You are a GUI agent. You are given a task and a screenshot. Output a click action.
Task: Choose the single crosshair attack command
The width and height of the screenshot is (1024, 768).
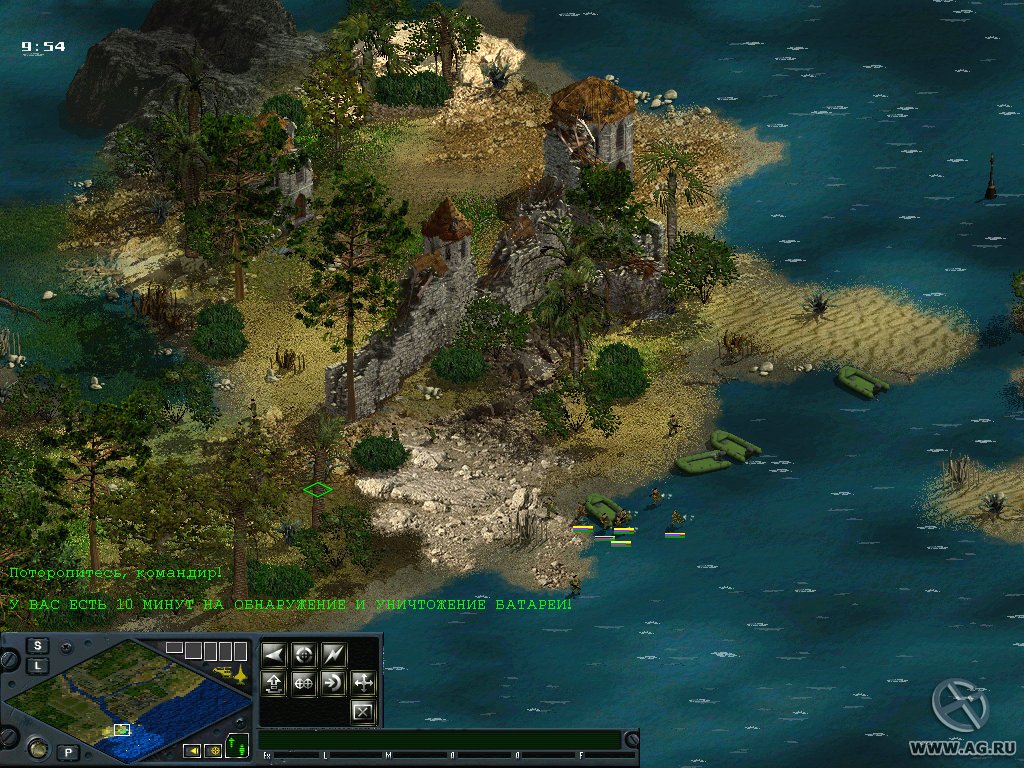304,655
